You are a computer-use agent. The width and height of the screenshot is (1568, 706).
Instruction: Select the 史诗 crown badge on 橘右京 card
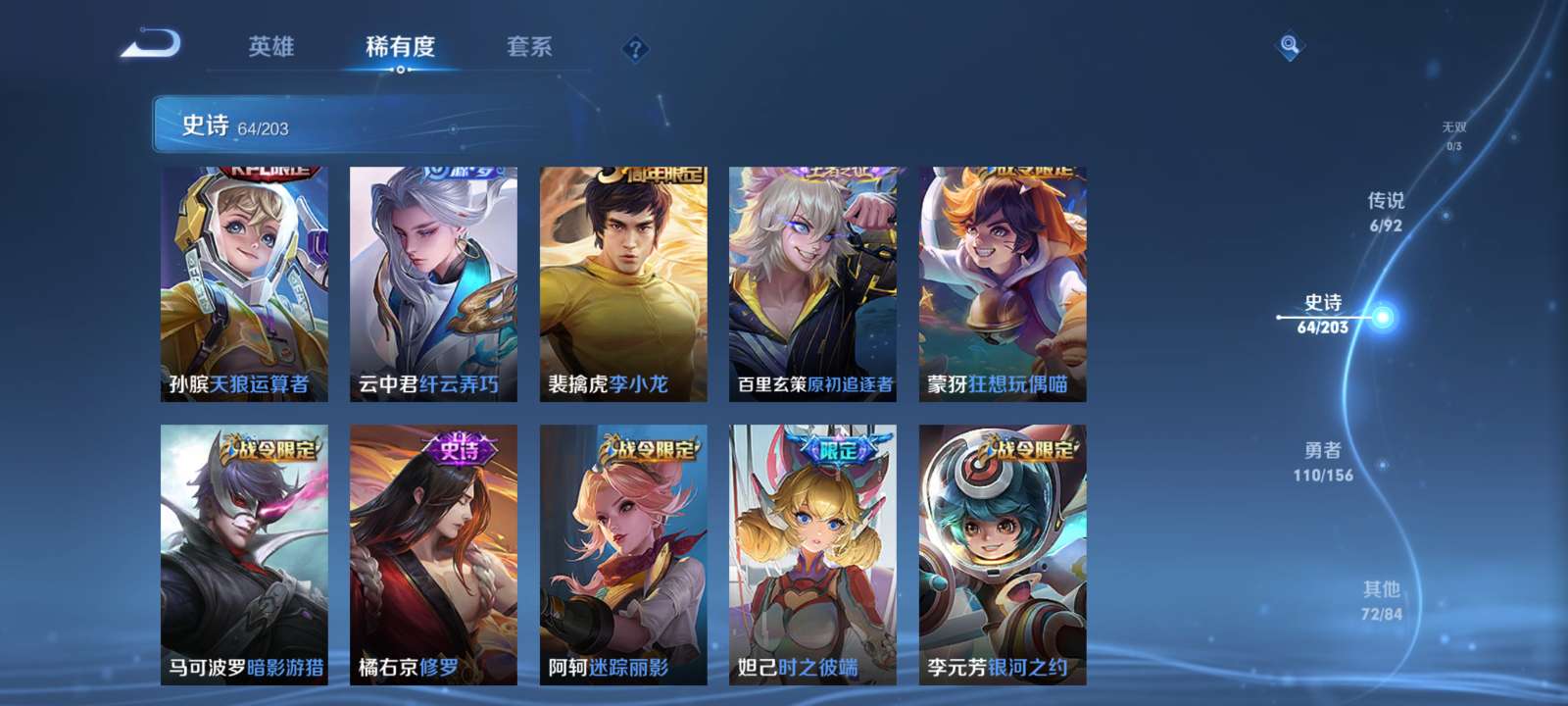pyautogui.click(x=461, y=448)
